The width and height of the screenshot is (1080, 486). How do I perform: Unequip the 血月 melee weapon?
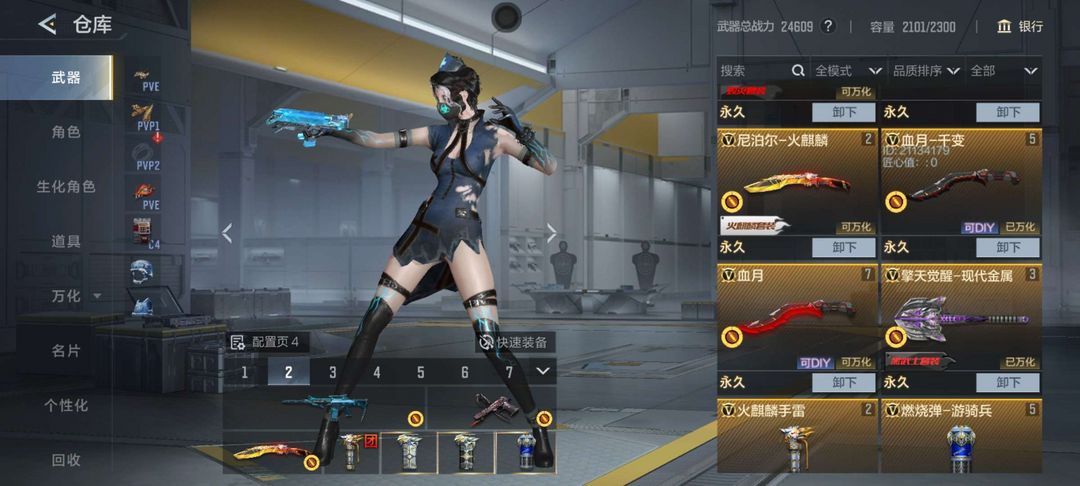tap(844, 382)
